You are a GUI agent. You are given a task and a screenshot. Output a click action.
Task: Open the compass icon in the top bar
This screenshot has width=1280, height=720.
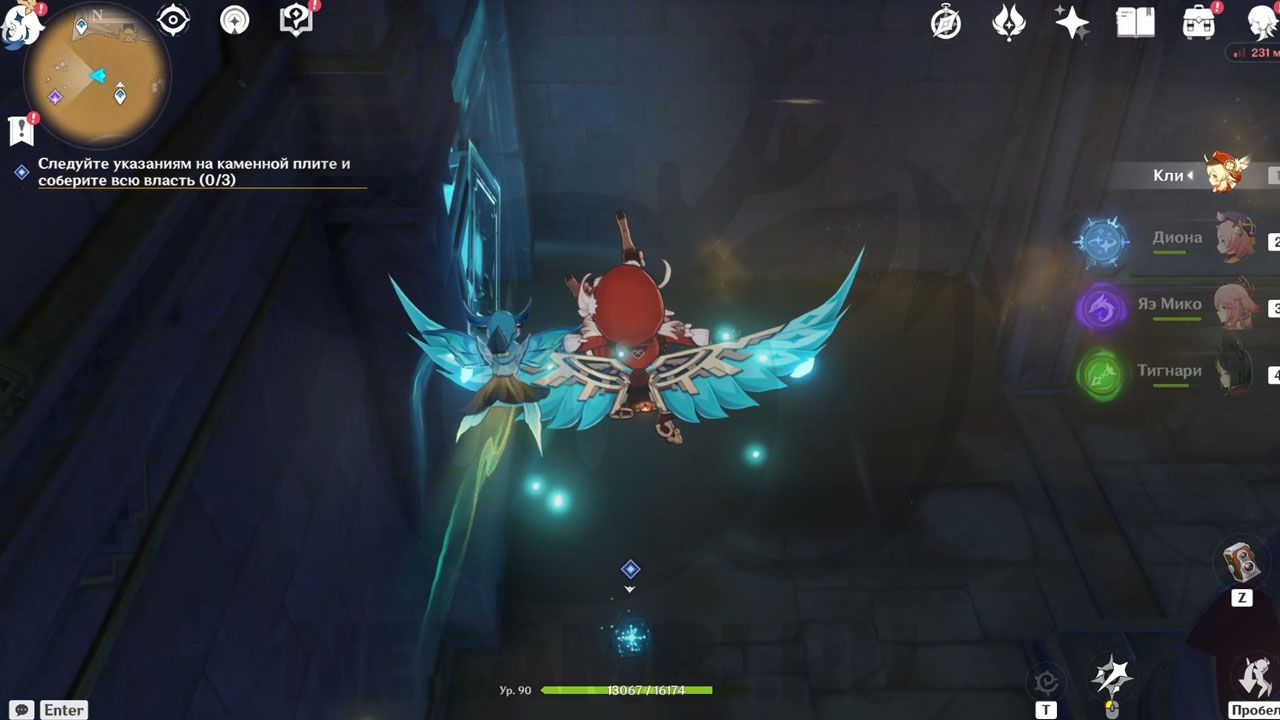tap(946, 22)
